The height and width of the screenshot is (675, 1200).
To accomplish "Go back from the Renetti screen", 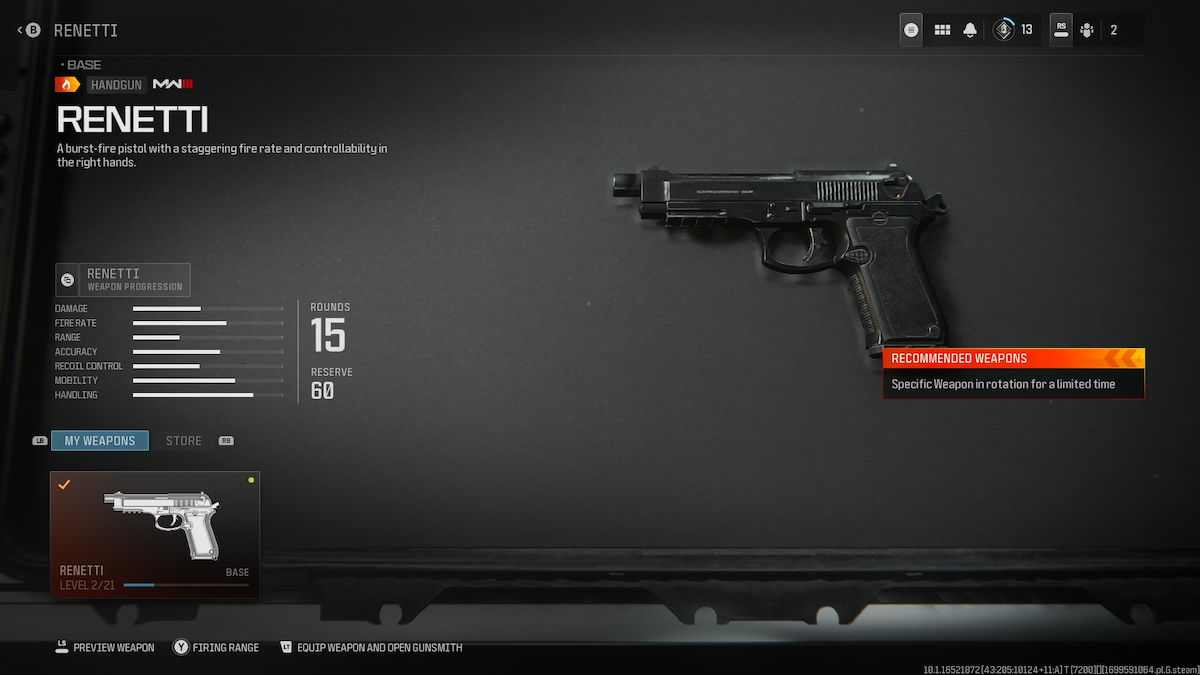I will point(30,30).
